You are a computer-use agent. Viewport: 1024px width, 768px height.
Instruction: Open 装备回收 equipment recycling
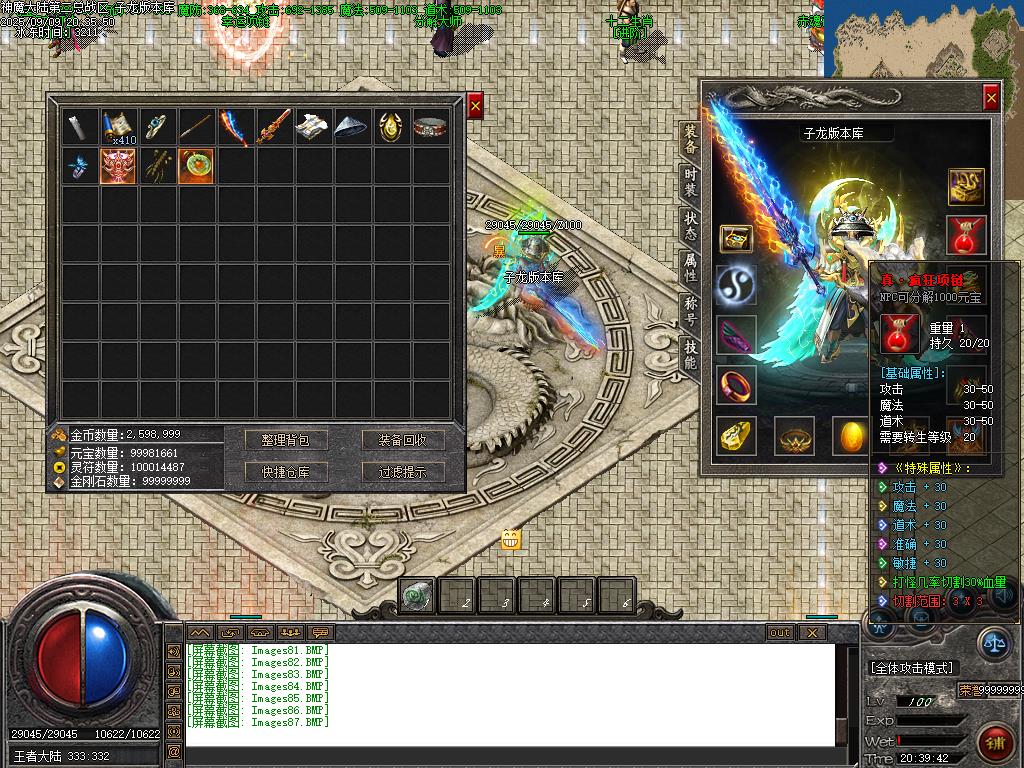pyautogui.click(x=402, y=440)
